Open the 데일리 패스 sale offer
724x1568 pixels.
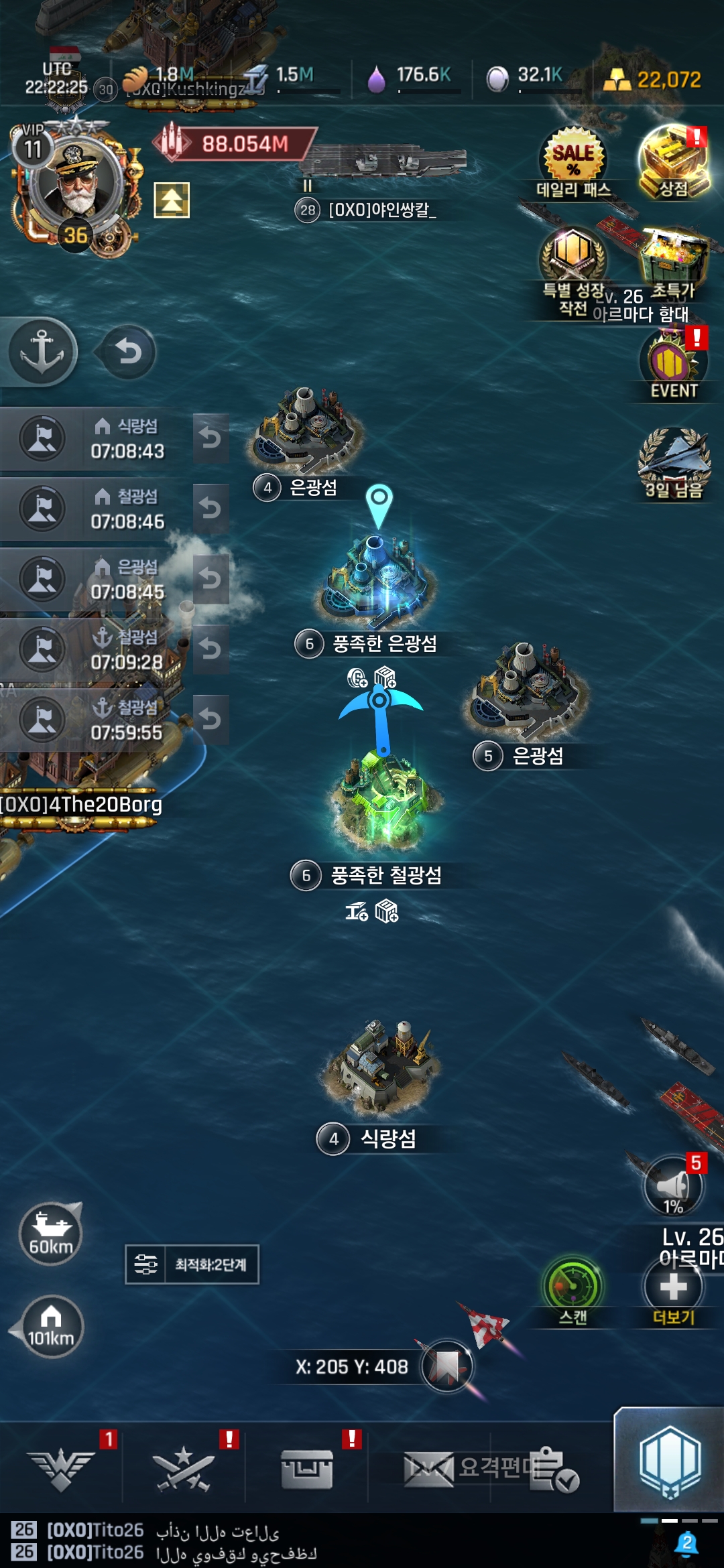(572, 161)
